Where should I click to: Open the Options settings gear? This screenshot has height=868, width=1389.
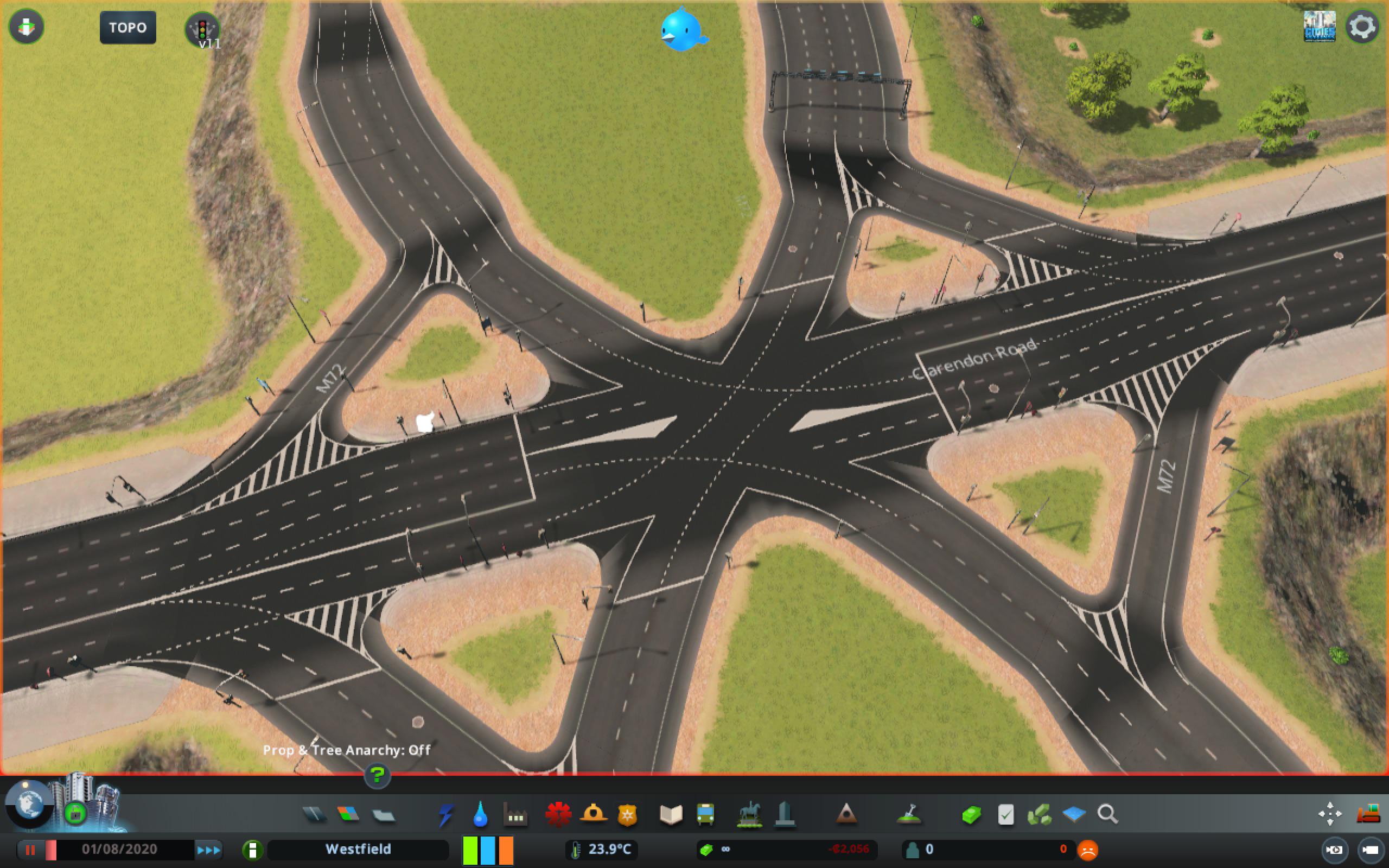[1362, 26]
